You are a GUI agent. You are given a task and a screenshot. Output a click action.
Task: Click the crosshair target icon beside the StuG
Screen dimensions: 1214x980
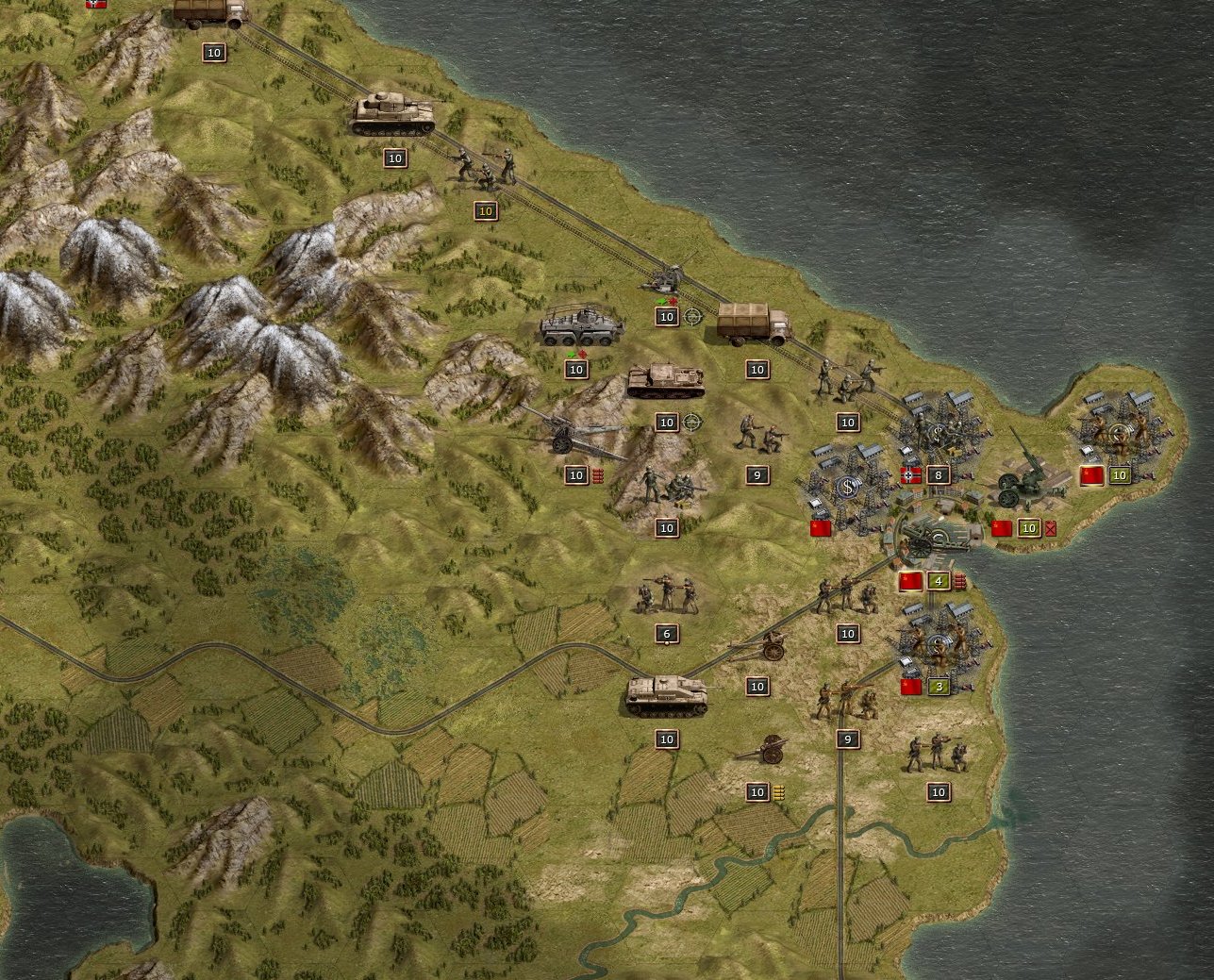pos(694,423)
